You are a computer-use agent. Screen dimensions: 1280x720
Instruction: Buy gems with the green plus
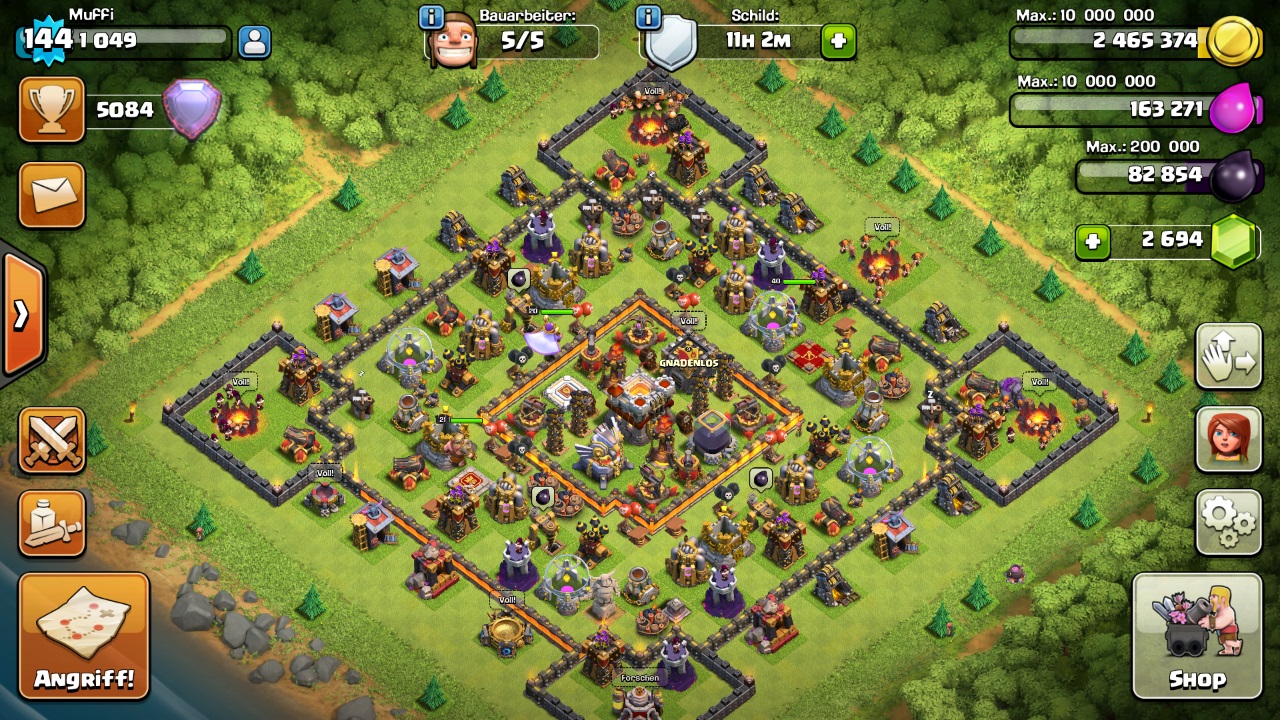1092,241
